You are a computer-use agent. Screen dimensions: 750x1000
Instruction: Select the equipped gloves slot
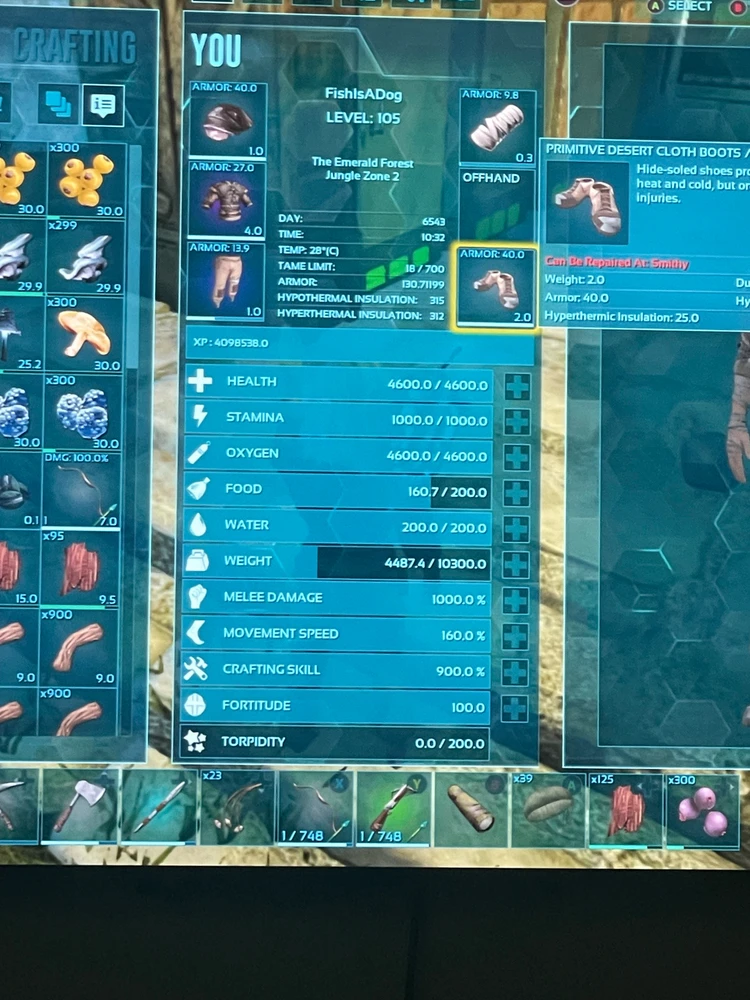click(497, 127)
